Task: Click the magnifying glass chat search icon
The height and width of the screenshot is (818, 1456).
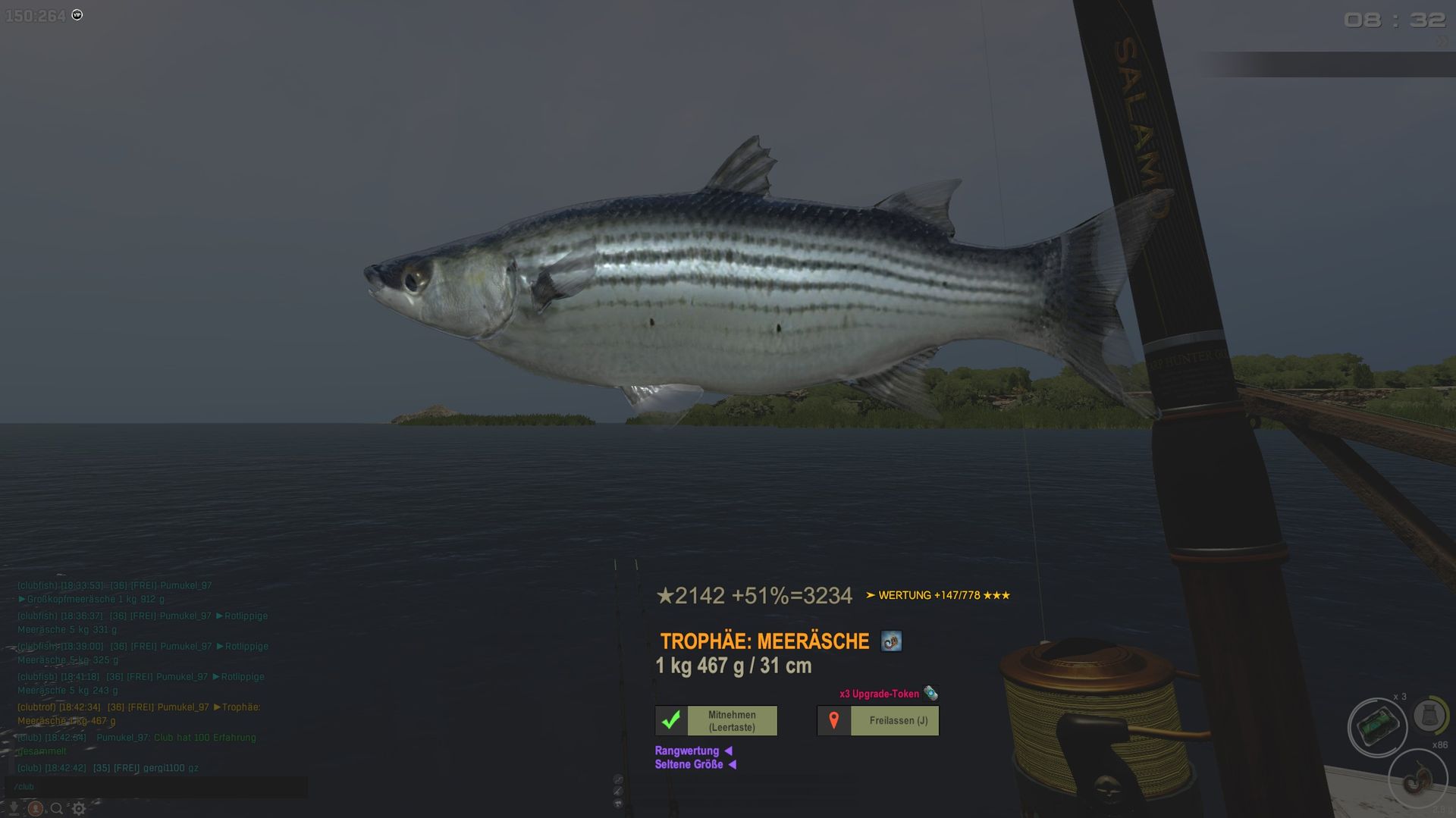Action: pos(57,808)
